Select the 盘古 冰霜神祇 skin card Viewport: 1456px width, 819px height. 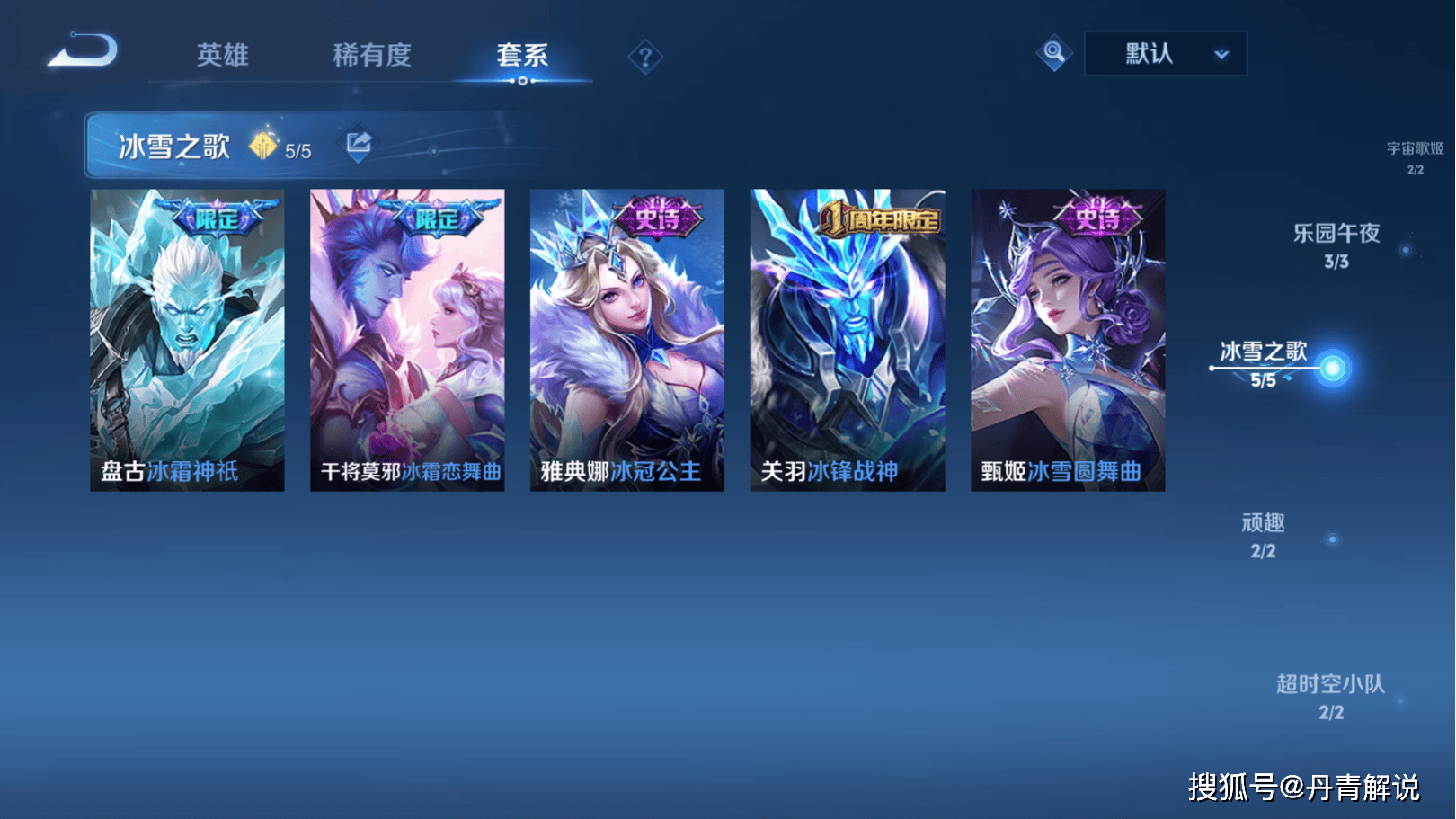[x=187, y=340]
